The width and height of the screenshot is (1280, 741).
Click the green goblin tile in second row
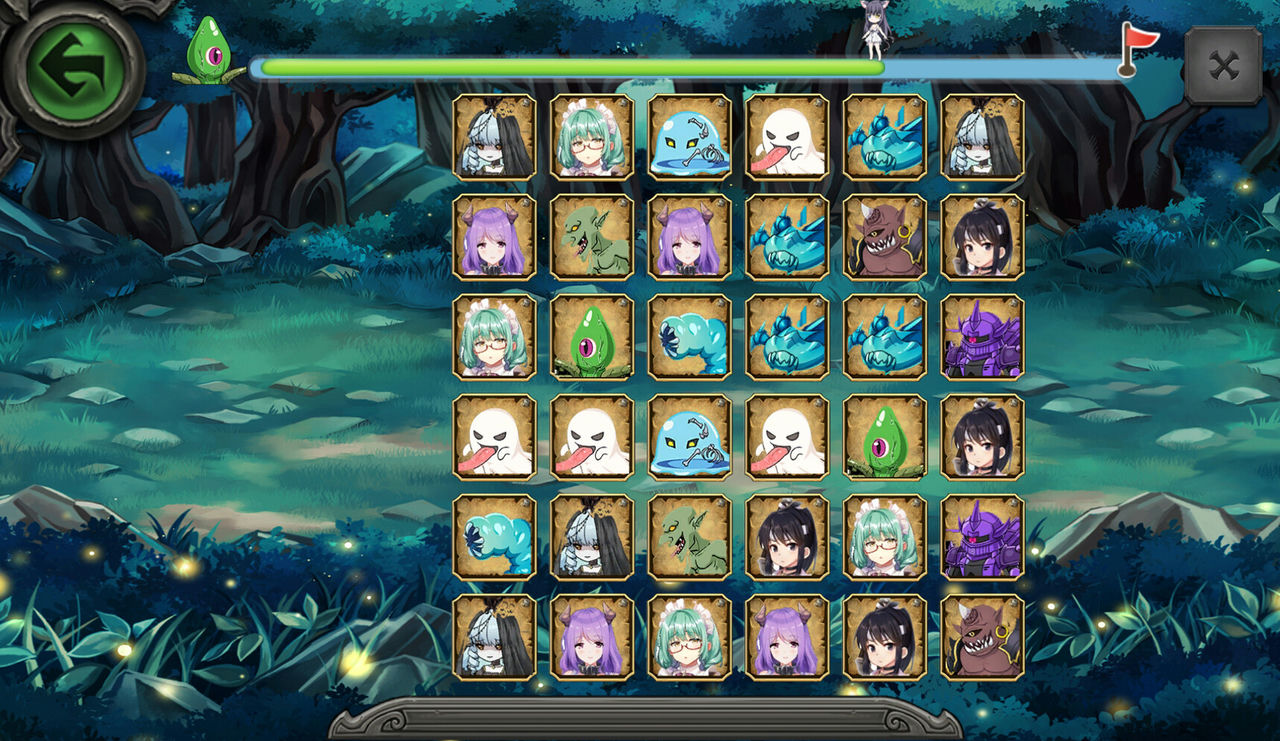(590, 239)
